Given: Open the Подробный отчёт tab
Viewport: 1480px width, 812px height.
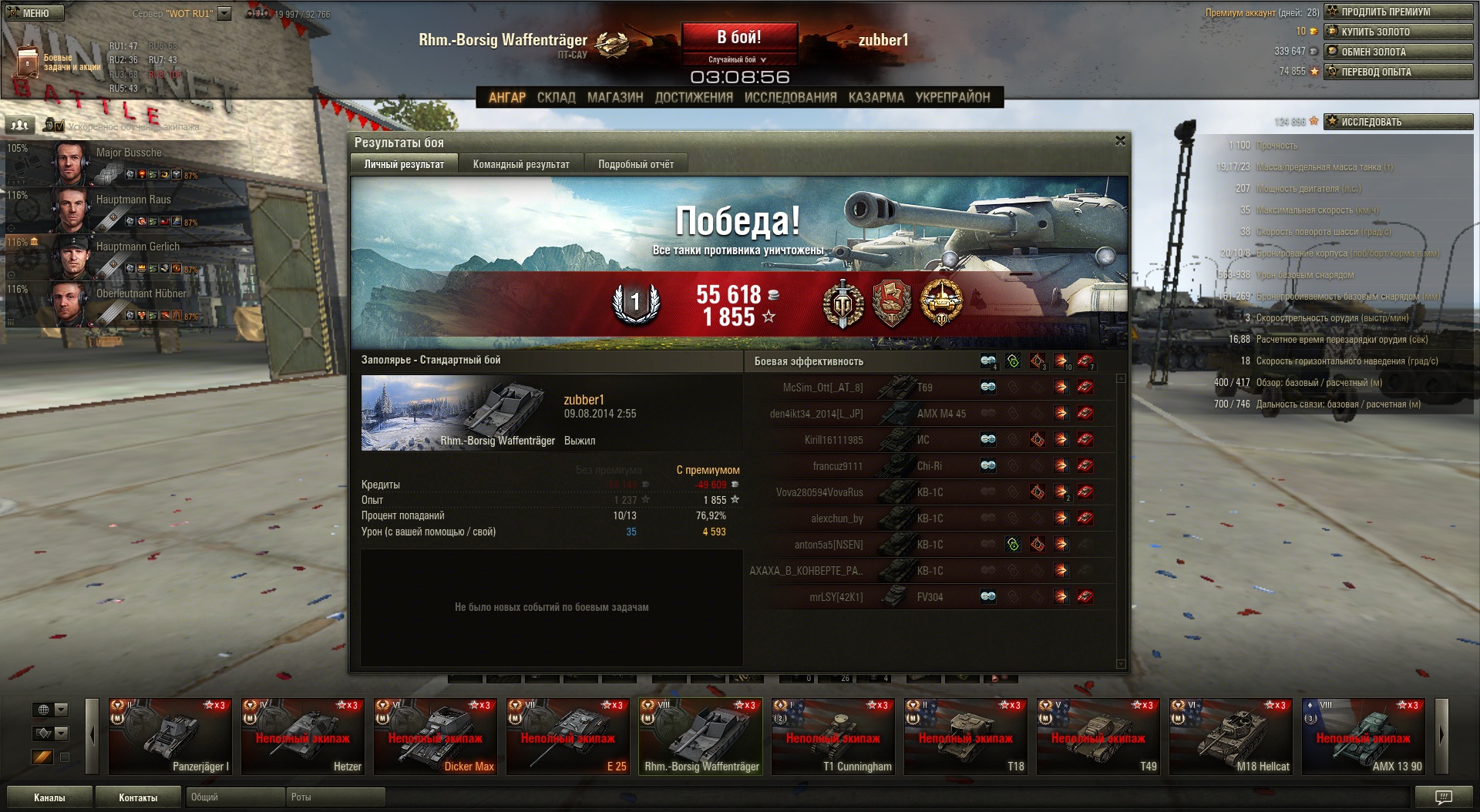Looking at the screenshot, I should (x=635, y=164).
